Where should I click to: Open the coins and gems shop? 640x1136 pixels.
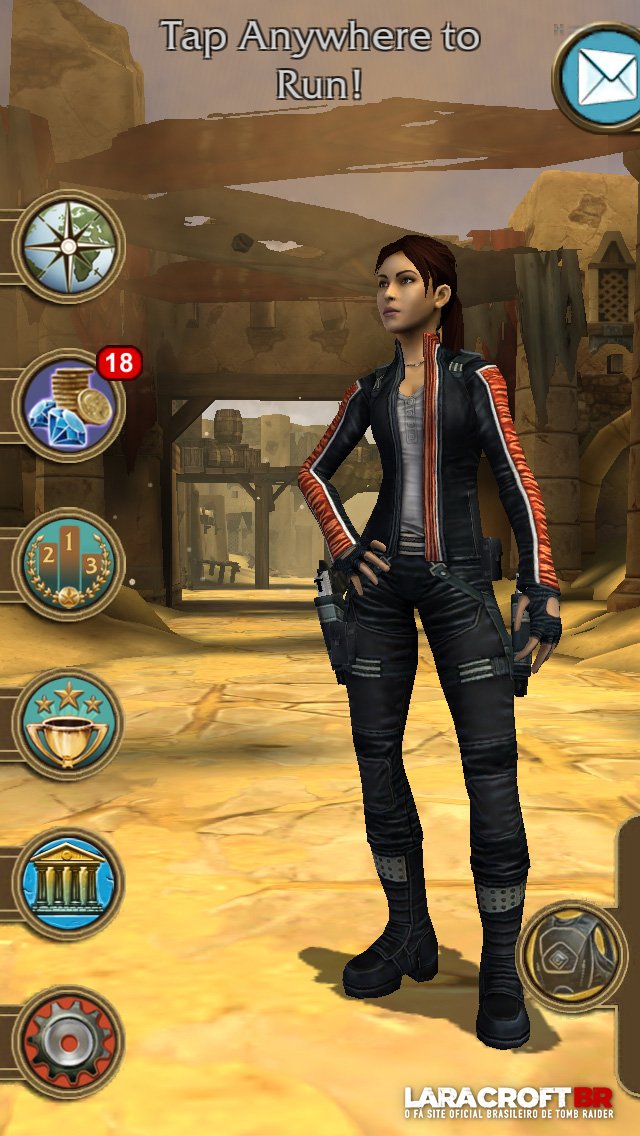click(x=68, y=405)
